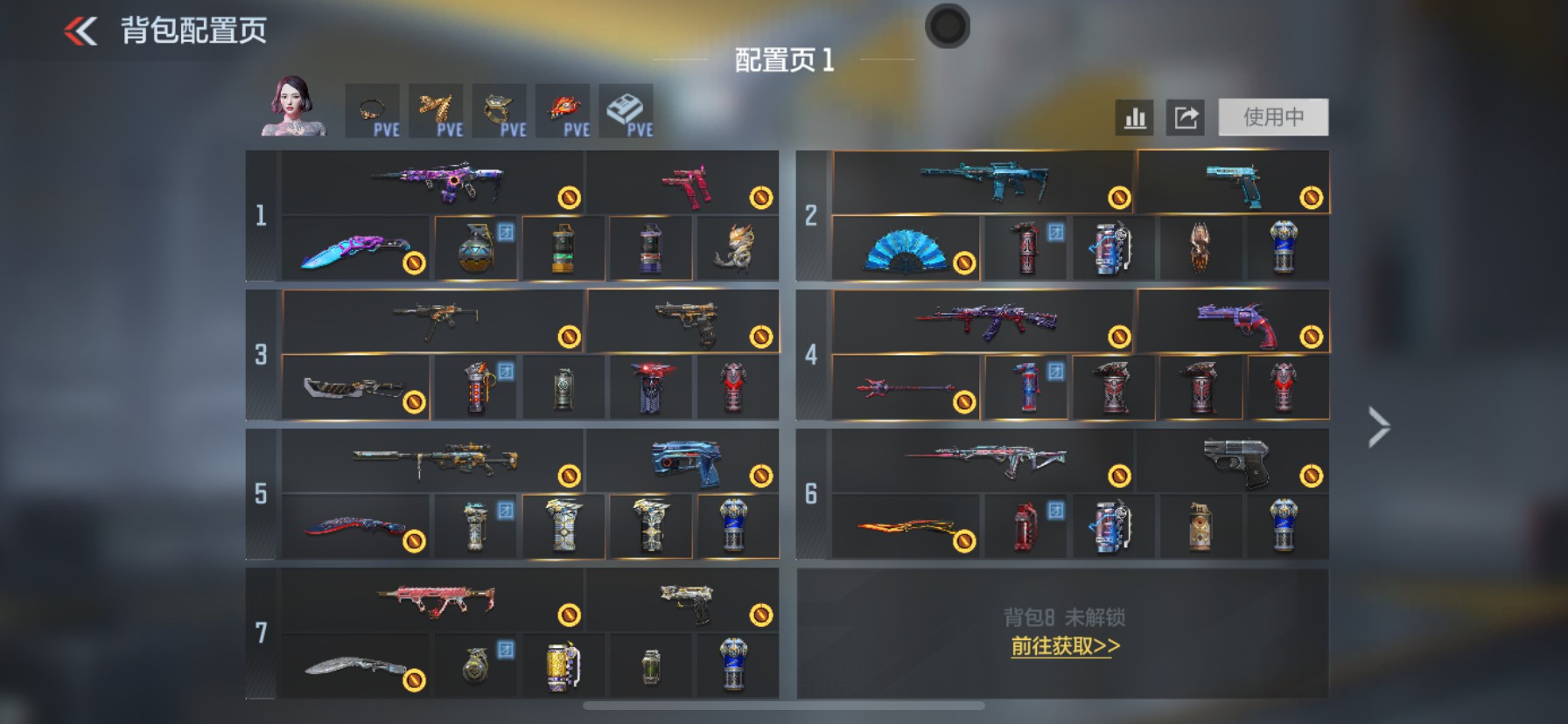Expand next loadout page with right chevron
The width and height of the screenshot is (1568, 724).
(x=1378, y=426)
